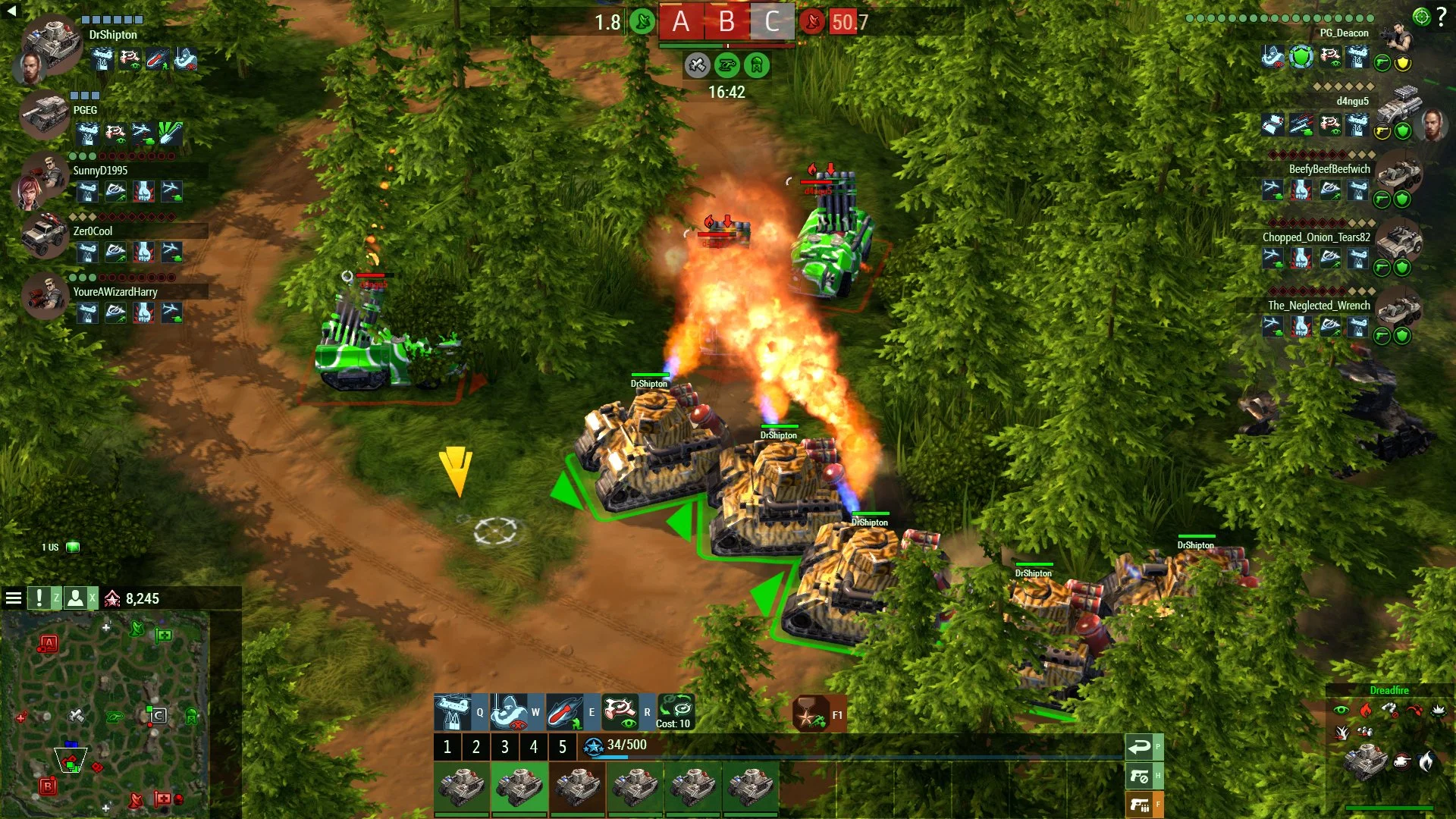Select control group 5
The width and height of the screenshot is (1456, 819).
(x=563, y=747)
